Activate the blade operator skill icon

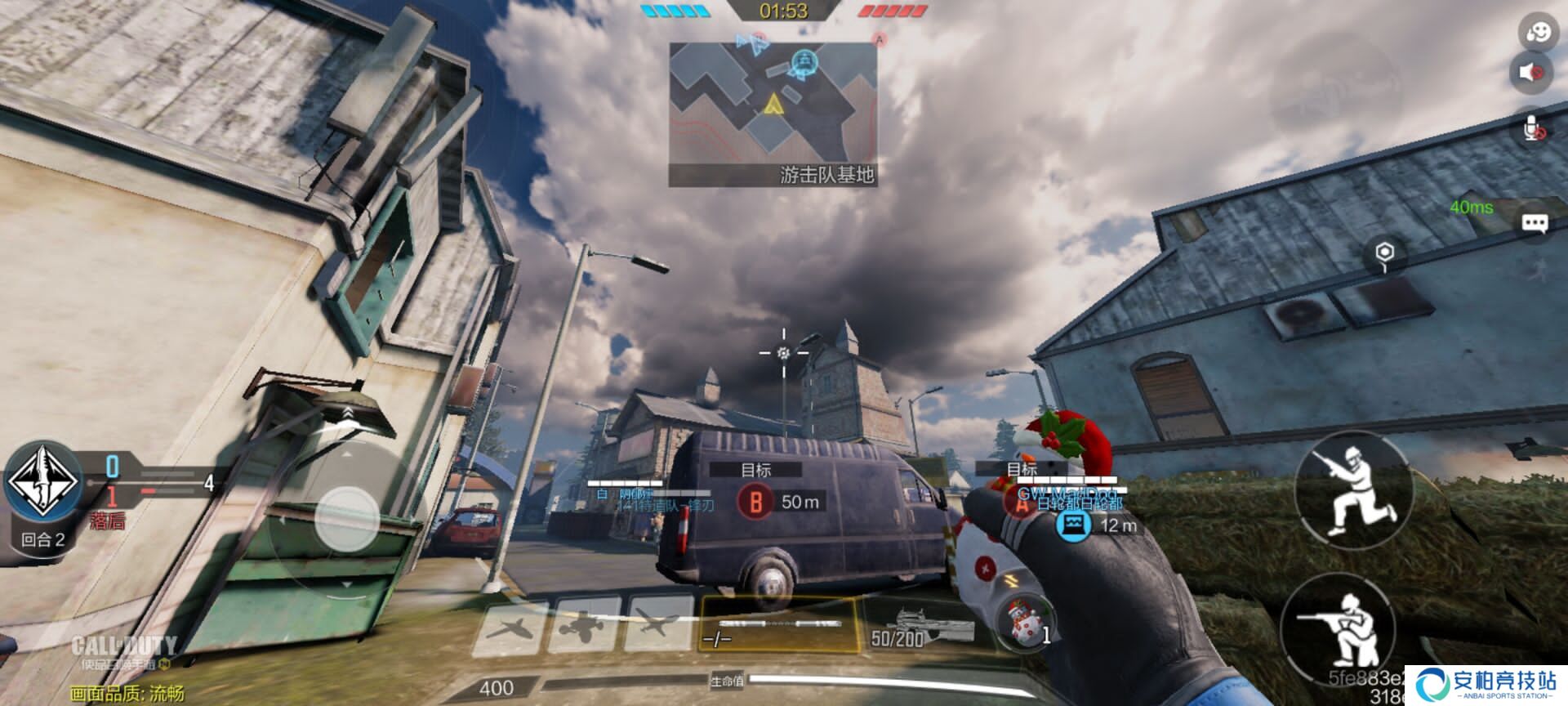click(x=43, y=482)
